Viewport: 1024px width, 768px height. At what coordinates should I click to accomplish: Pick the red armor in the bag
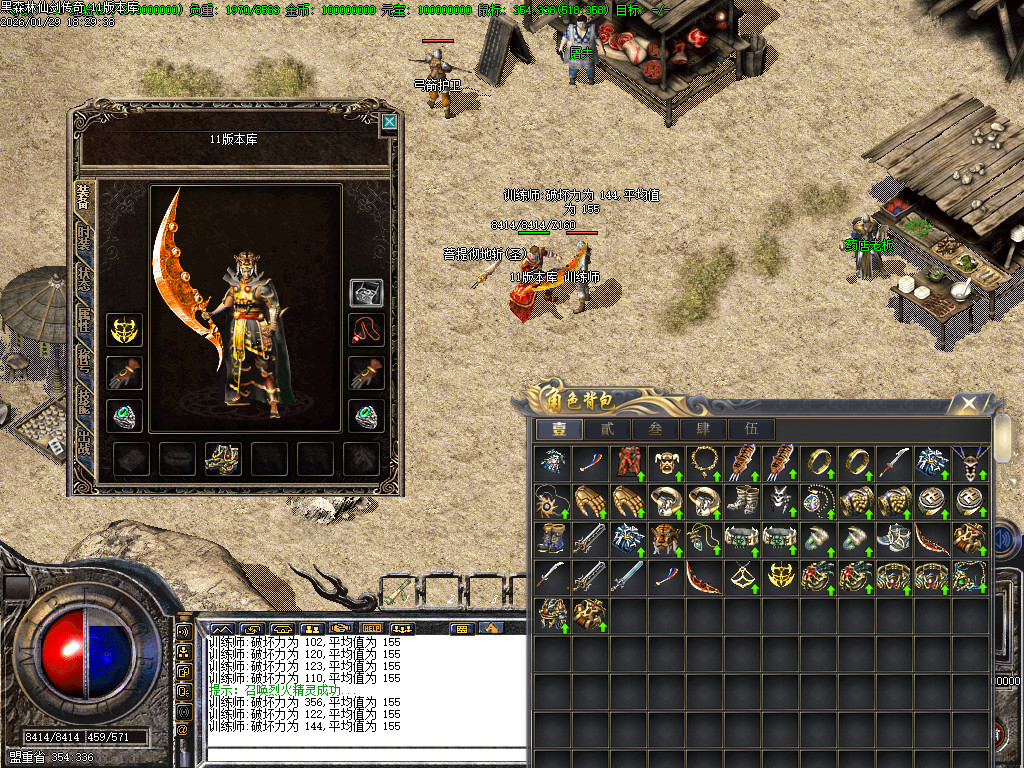click(x=627, y=461)
